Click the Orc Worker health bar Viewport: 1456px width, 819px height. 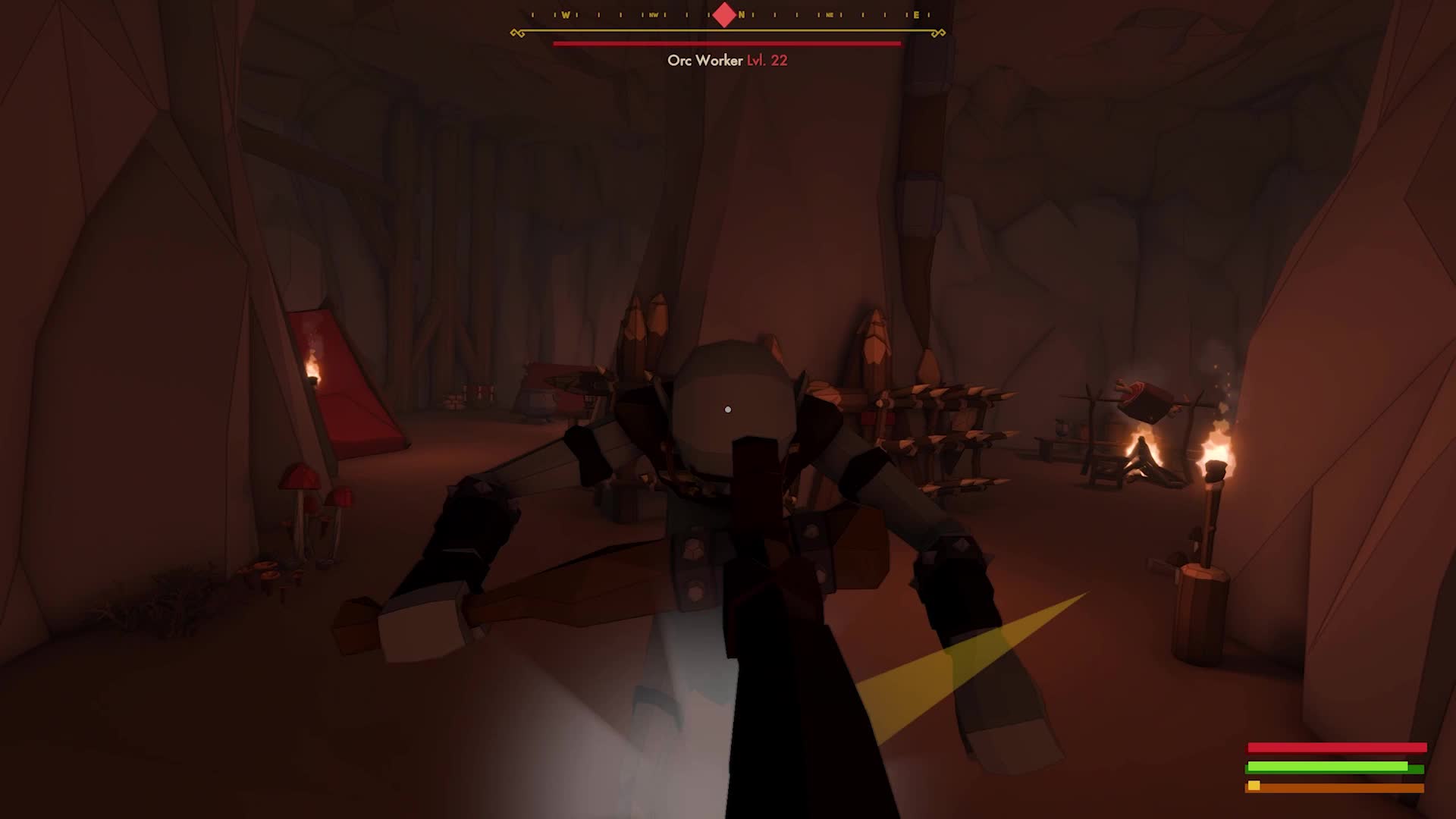click(x=726, y=42)
